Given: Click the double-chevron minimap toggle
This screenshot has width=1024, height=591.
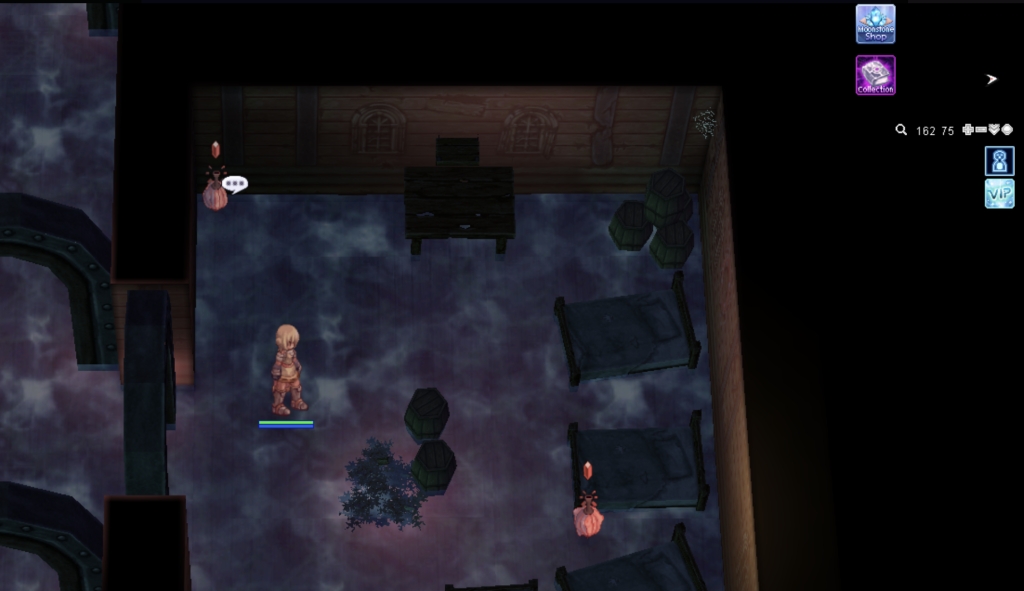Looking at the screenshot, I should [994, 130].
